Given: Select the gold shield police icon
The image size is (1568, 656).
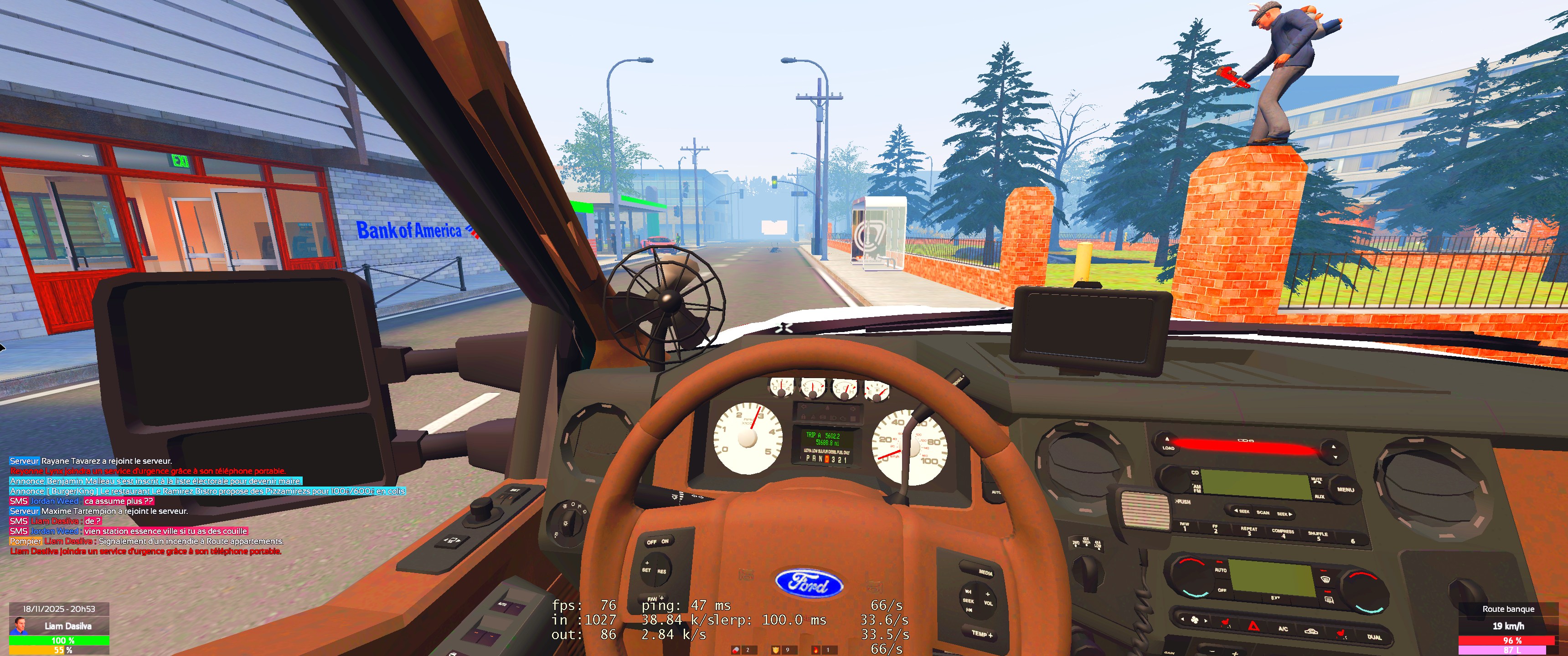Looking at the screenshot, I should [775, 650].
